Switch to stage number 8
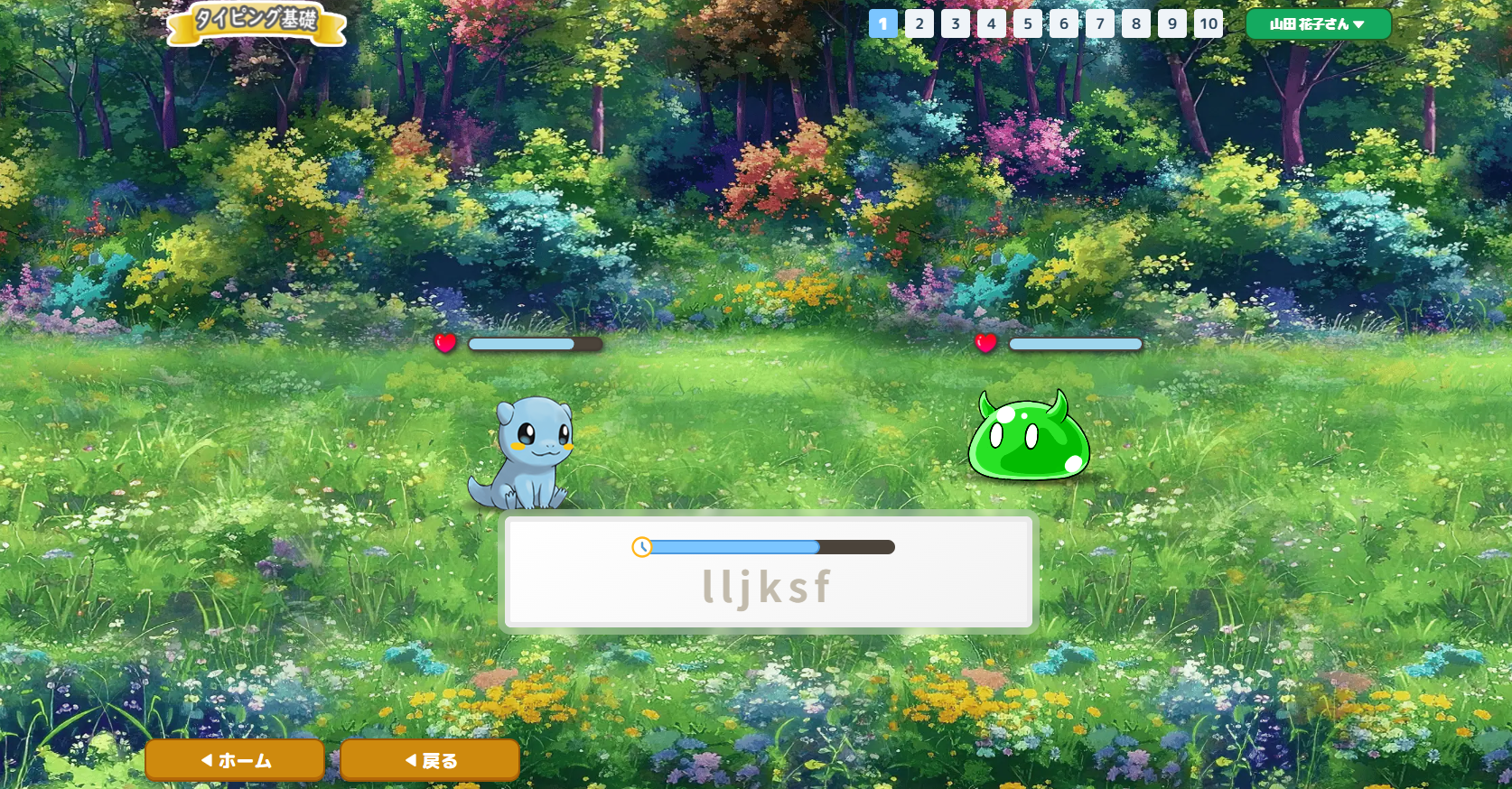This screenshot has width=1512, height=789. [1136, 24]
